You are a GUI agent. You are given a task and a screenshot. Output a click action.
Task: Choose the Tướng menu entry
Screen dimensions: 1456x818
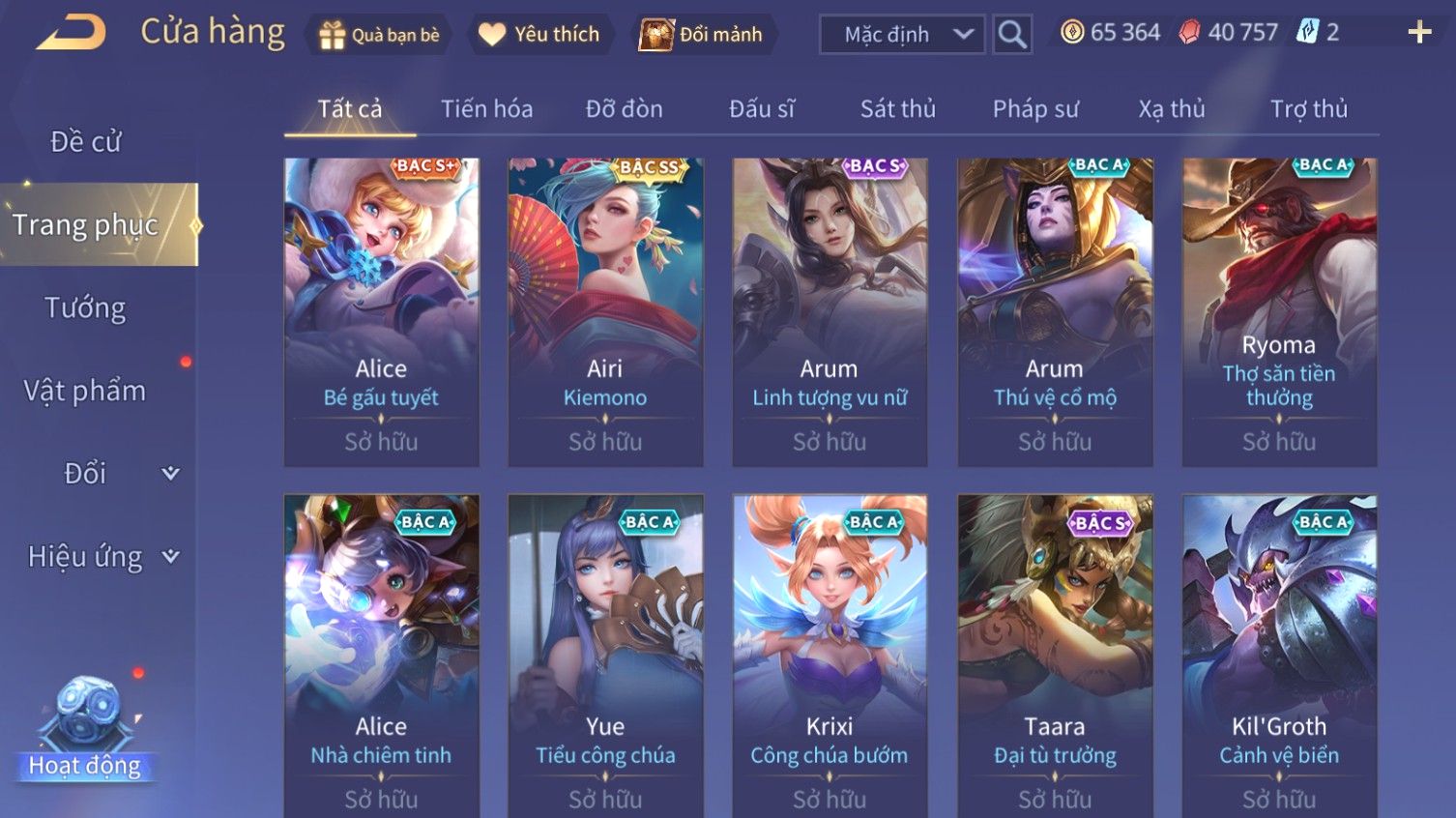[85, 308]
